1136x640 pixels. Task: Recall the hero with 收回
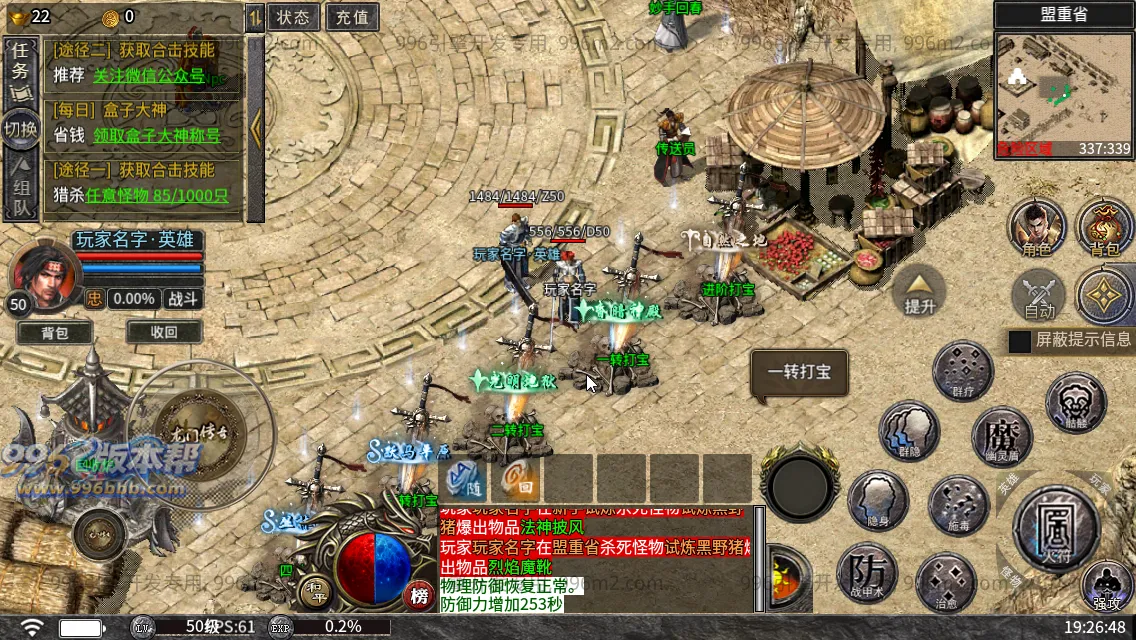coord(164,333)
